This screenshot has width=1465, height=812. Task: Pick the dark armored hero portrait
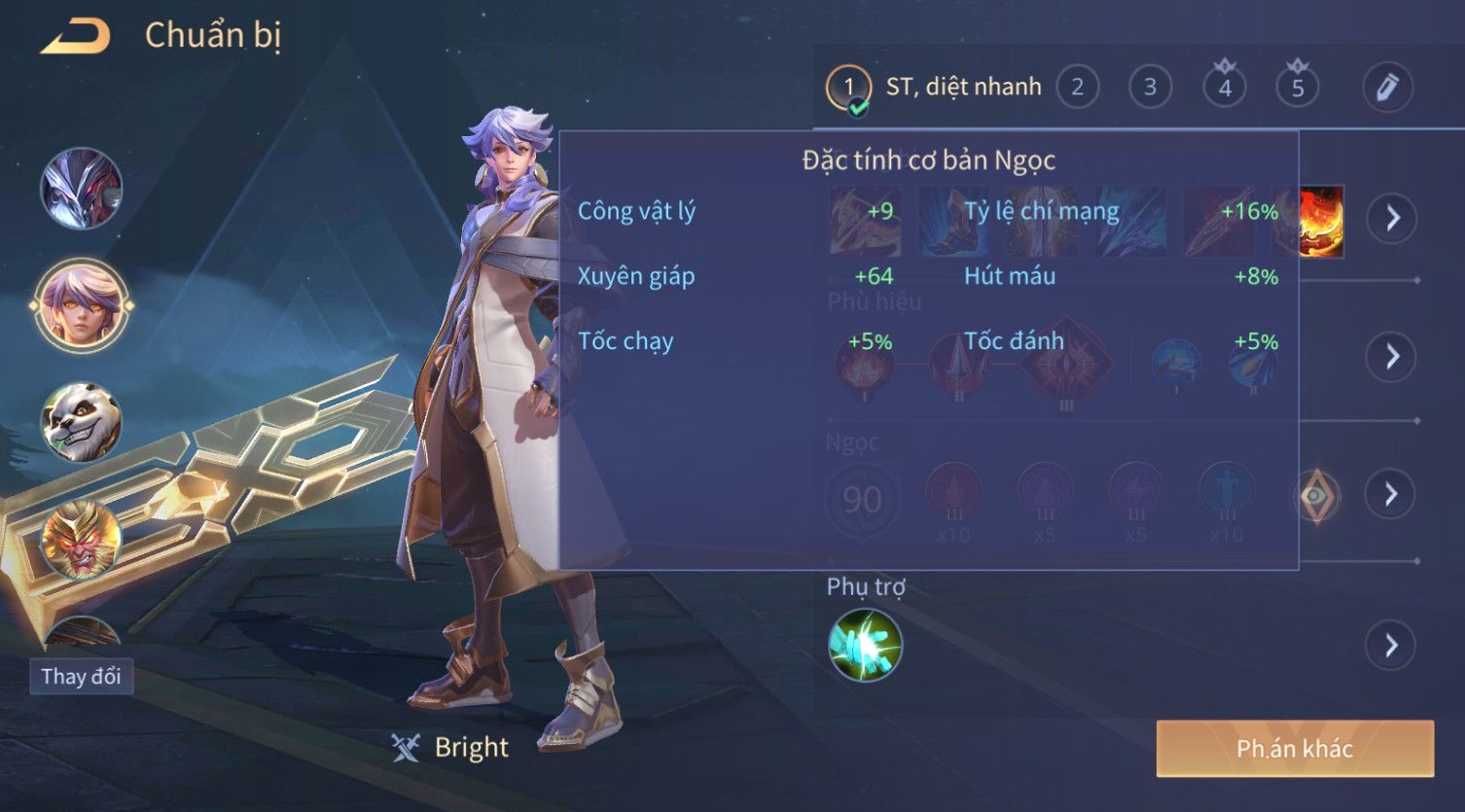82,189
